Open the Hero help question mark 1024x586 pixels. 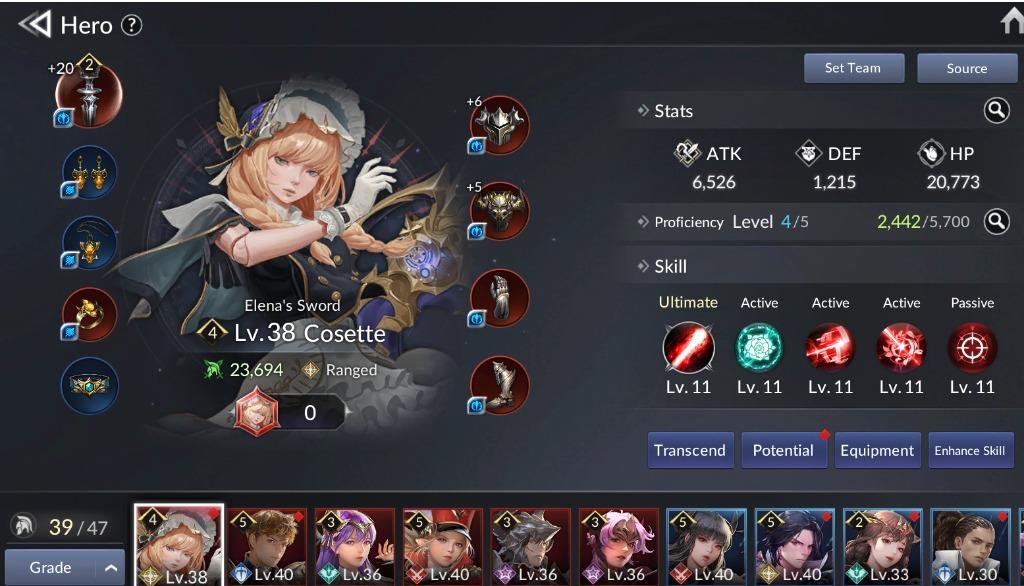(131, 26)
